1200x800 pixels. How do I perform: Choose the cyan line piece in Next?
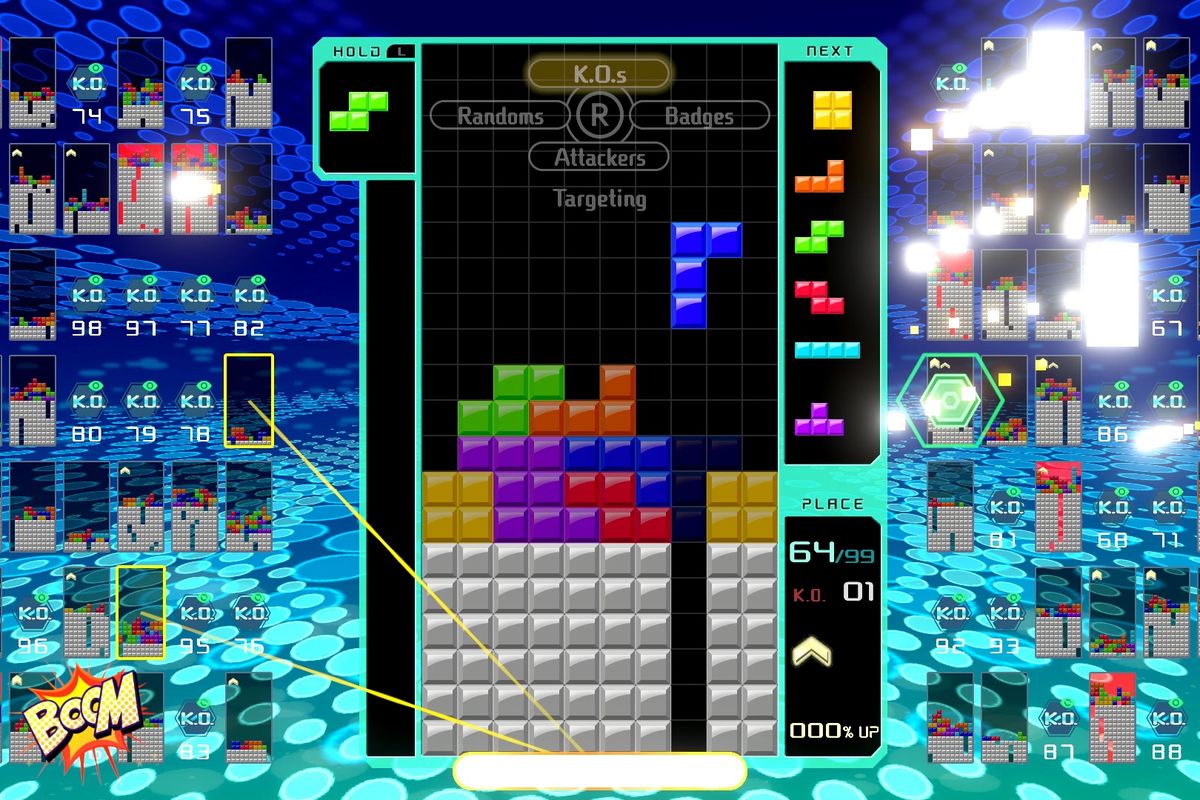tap(827, 350)
